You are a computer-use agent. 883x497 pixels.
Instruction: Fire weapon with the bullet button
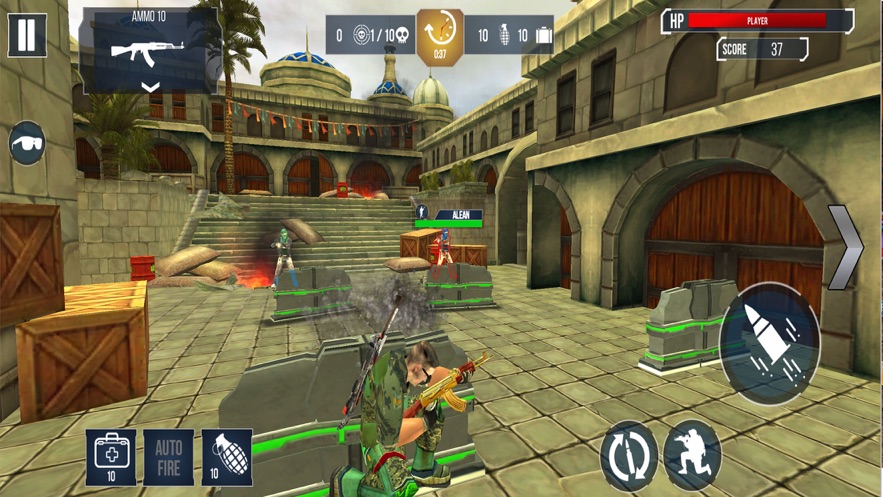tap(769, 343)
